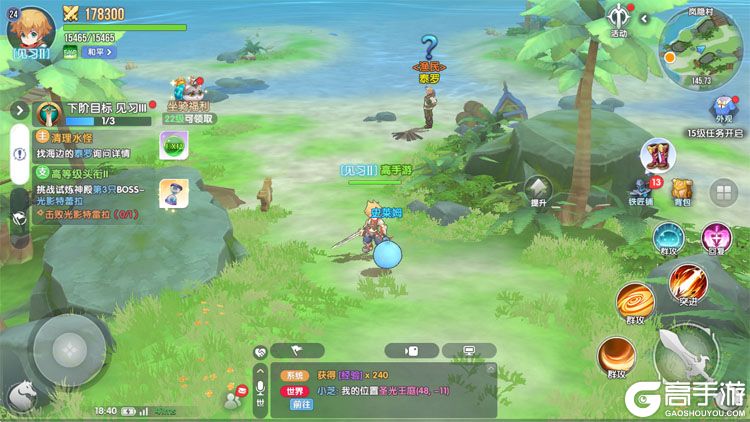This screenshot has height=422, width=750.
Task: Open the 背包 backpack
Action: [682, 190]
